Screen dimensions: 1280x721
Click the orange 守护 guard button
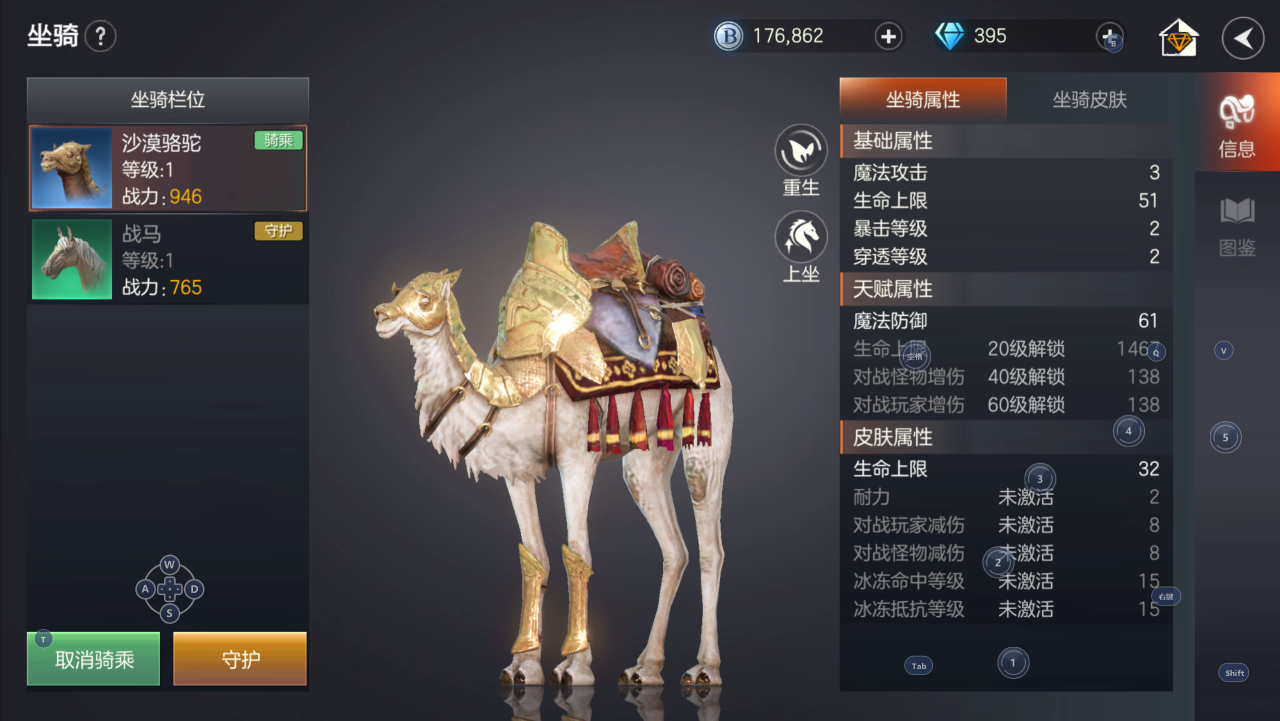pyautogui.click(x=240, y=659)
